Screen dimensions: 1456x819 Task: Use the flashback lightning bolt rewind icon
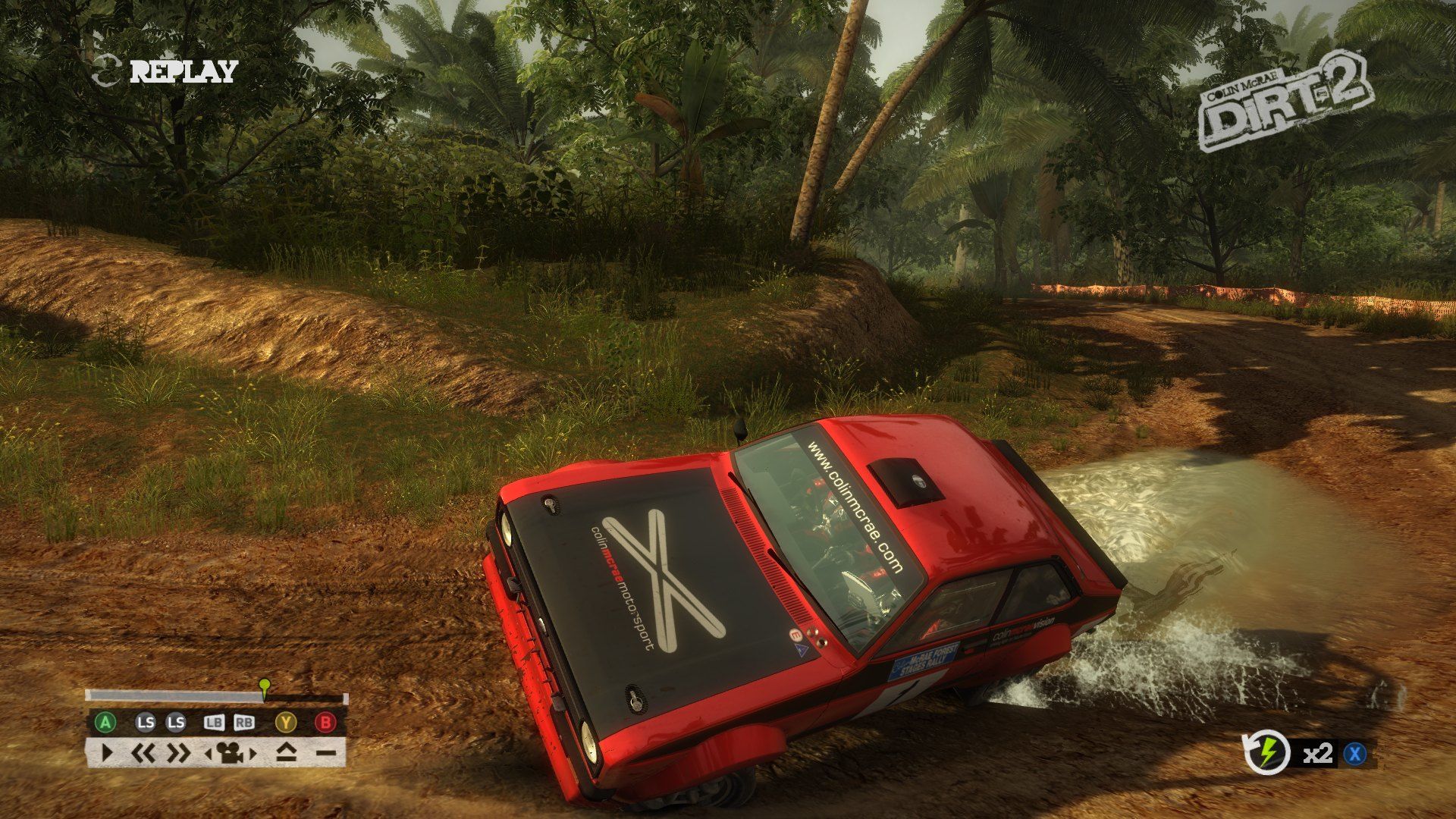click(x=1266, y=753)
